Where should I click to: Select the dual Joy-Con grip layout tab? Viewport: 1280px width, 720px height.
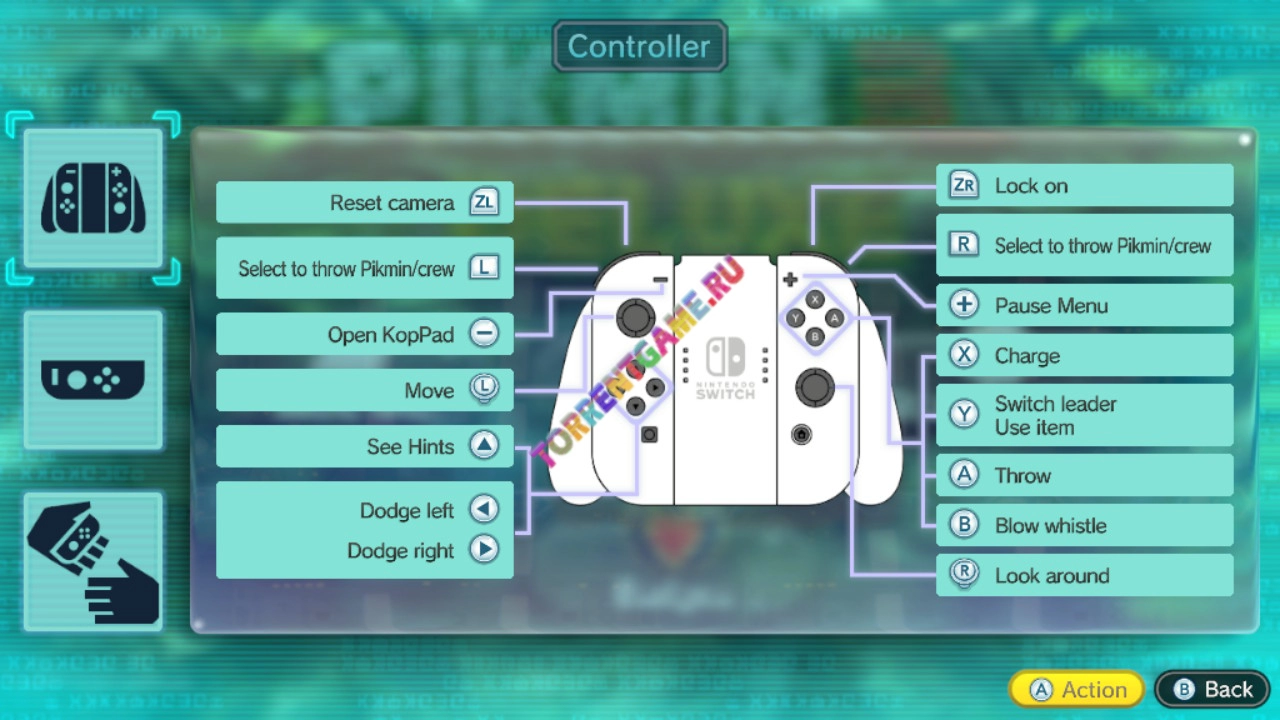point(93,198)
